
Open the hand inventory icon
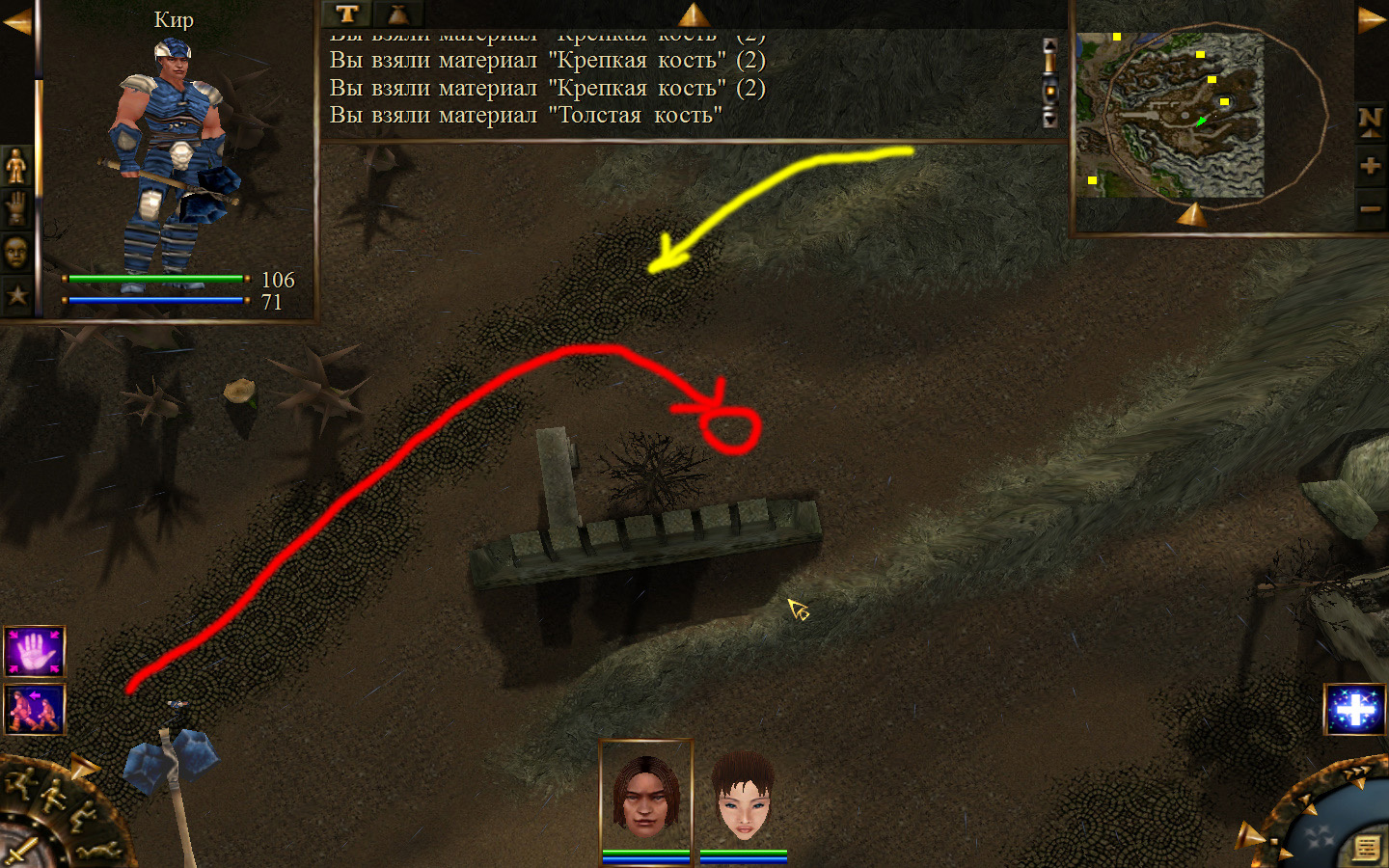(x=16, y=209)
